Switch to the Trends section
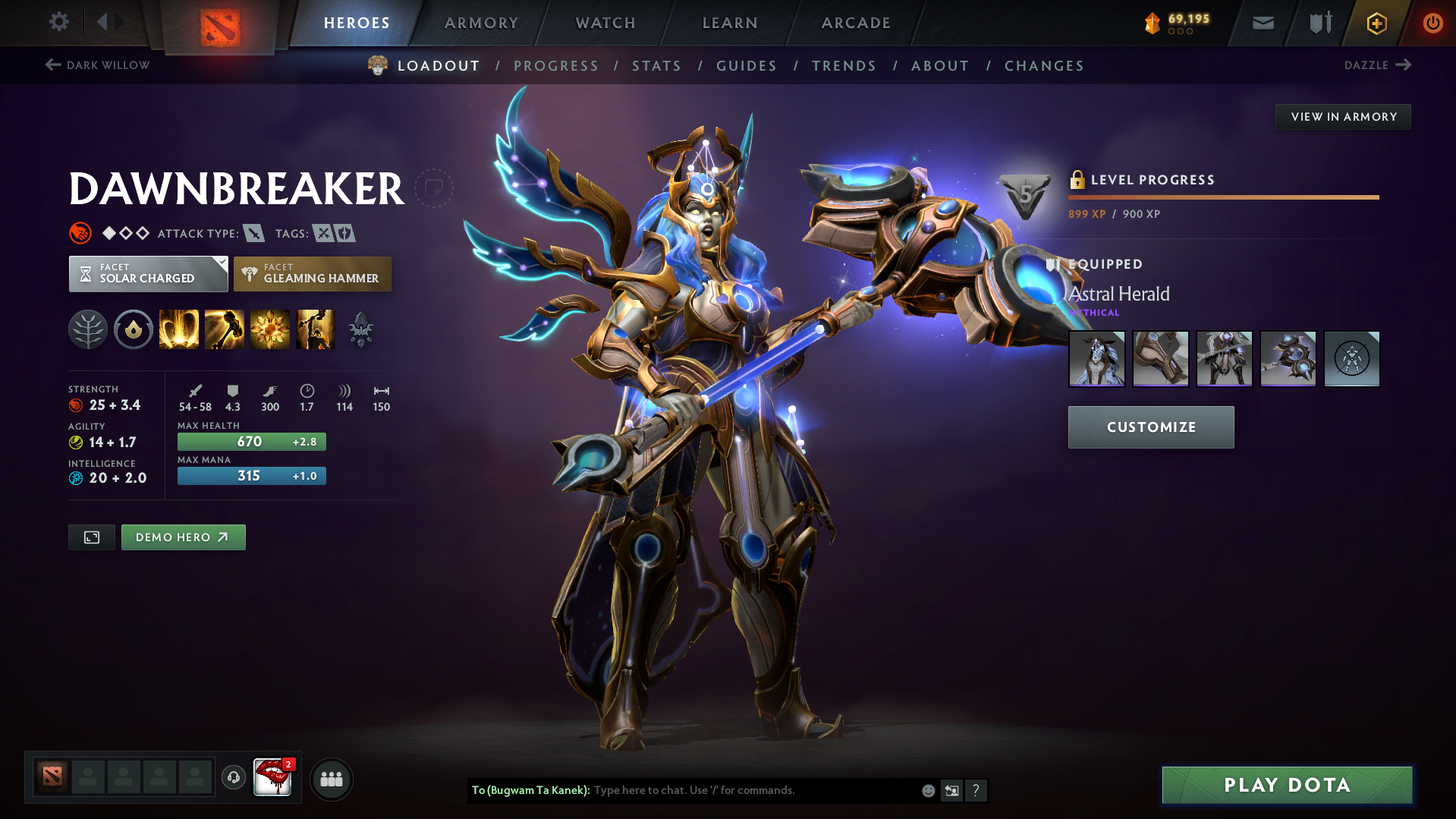This screenshot has width=1456, height=819. pos(844,66)
